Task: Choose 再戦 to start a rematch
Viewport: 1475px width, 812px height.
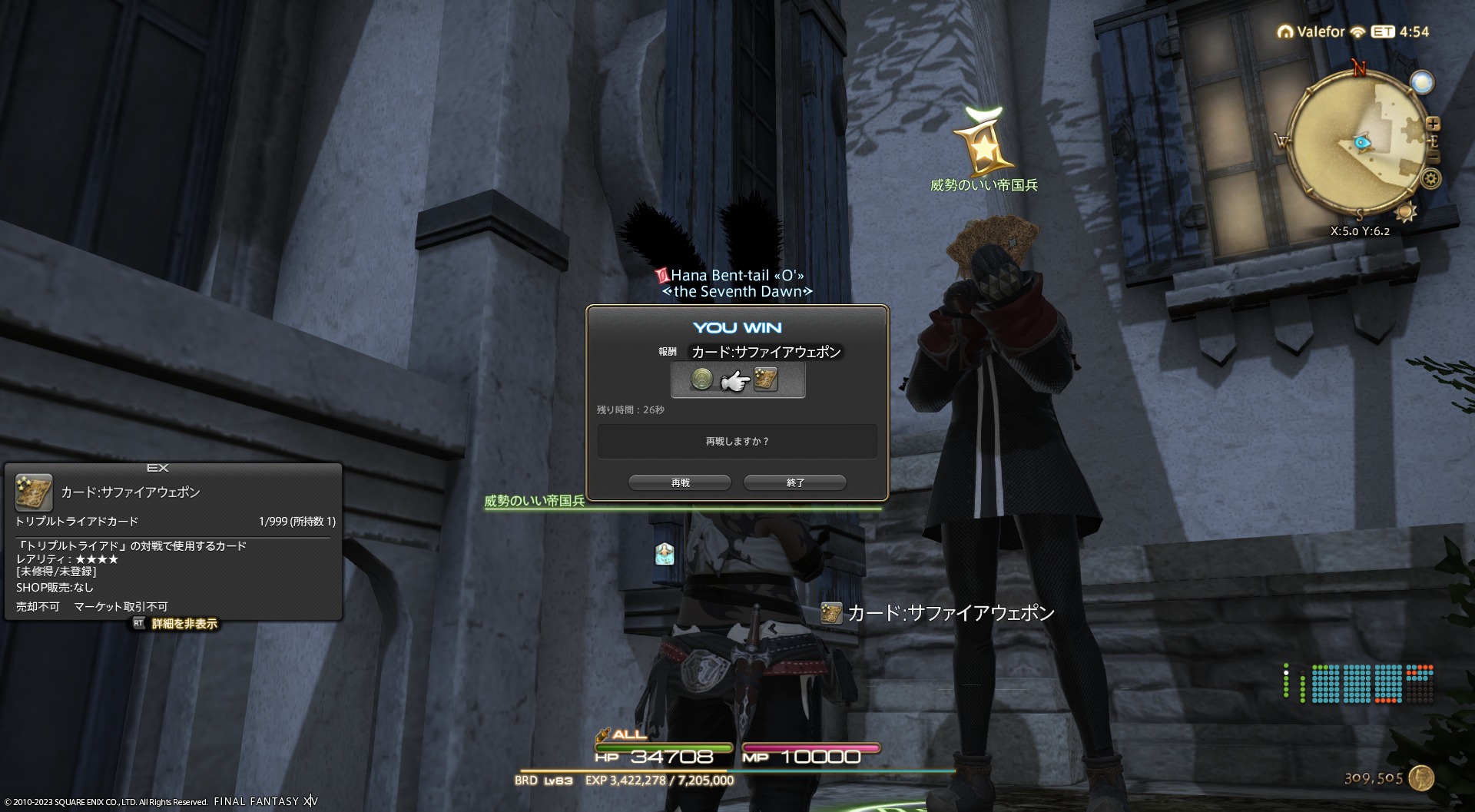Action: tap(680, 482)
